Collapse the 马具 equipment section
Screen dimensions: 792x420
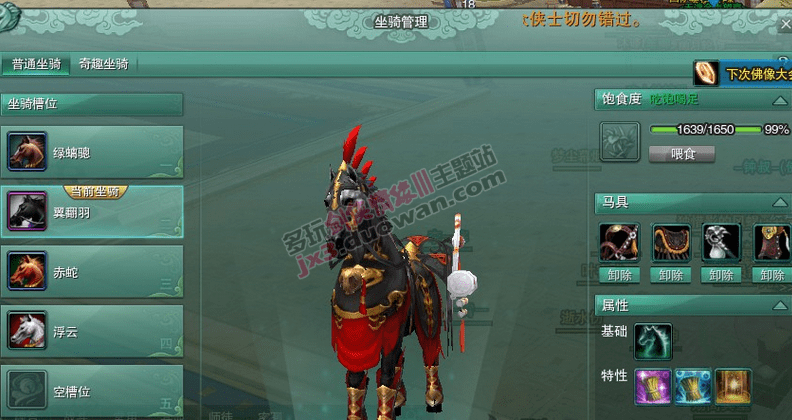779,202
